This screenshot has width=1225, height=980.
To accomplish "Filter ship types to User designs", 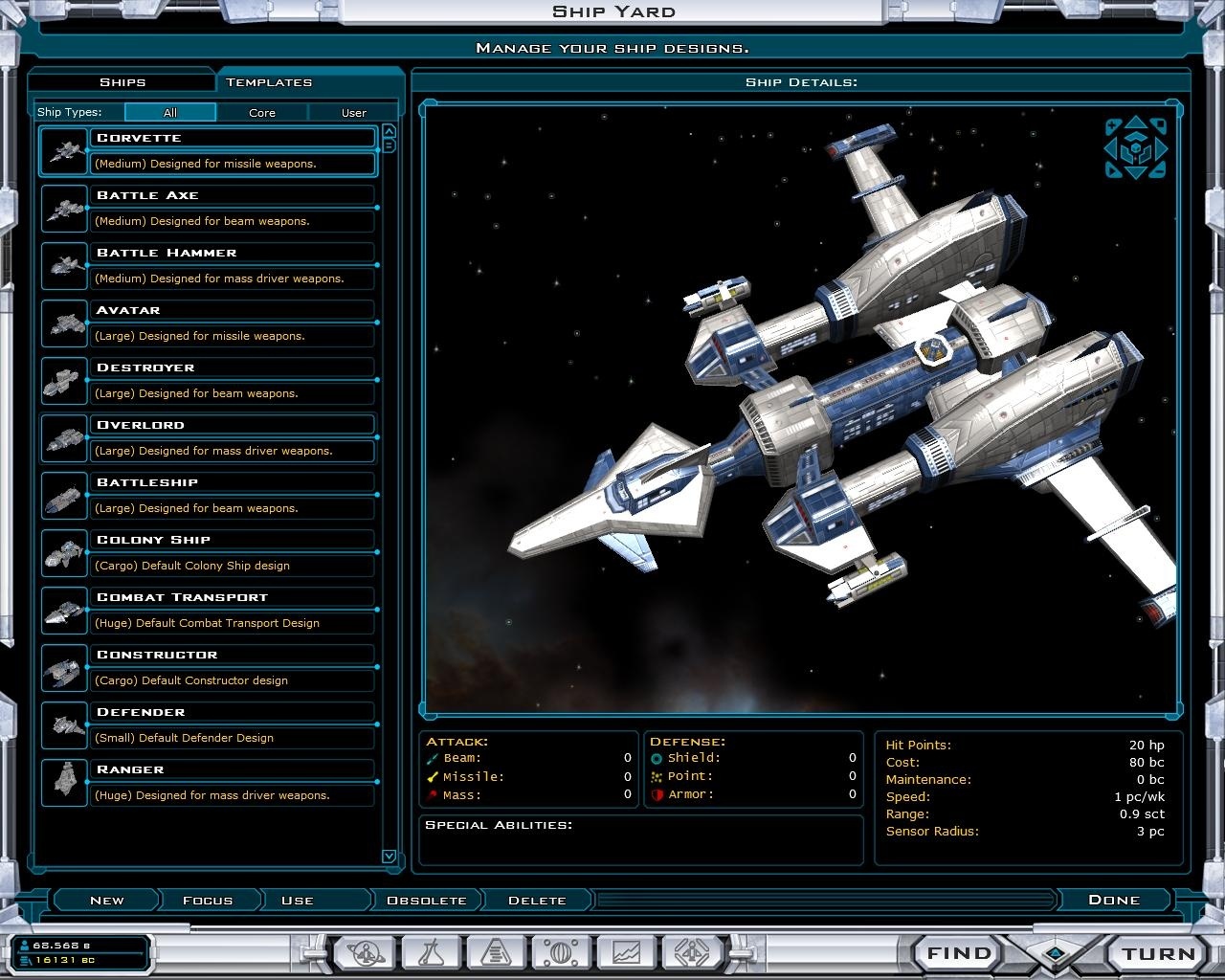I will (x=353, y=112).
